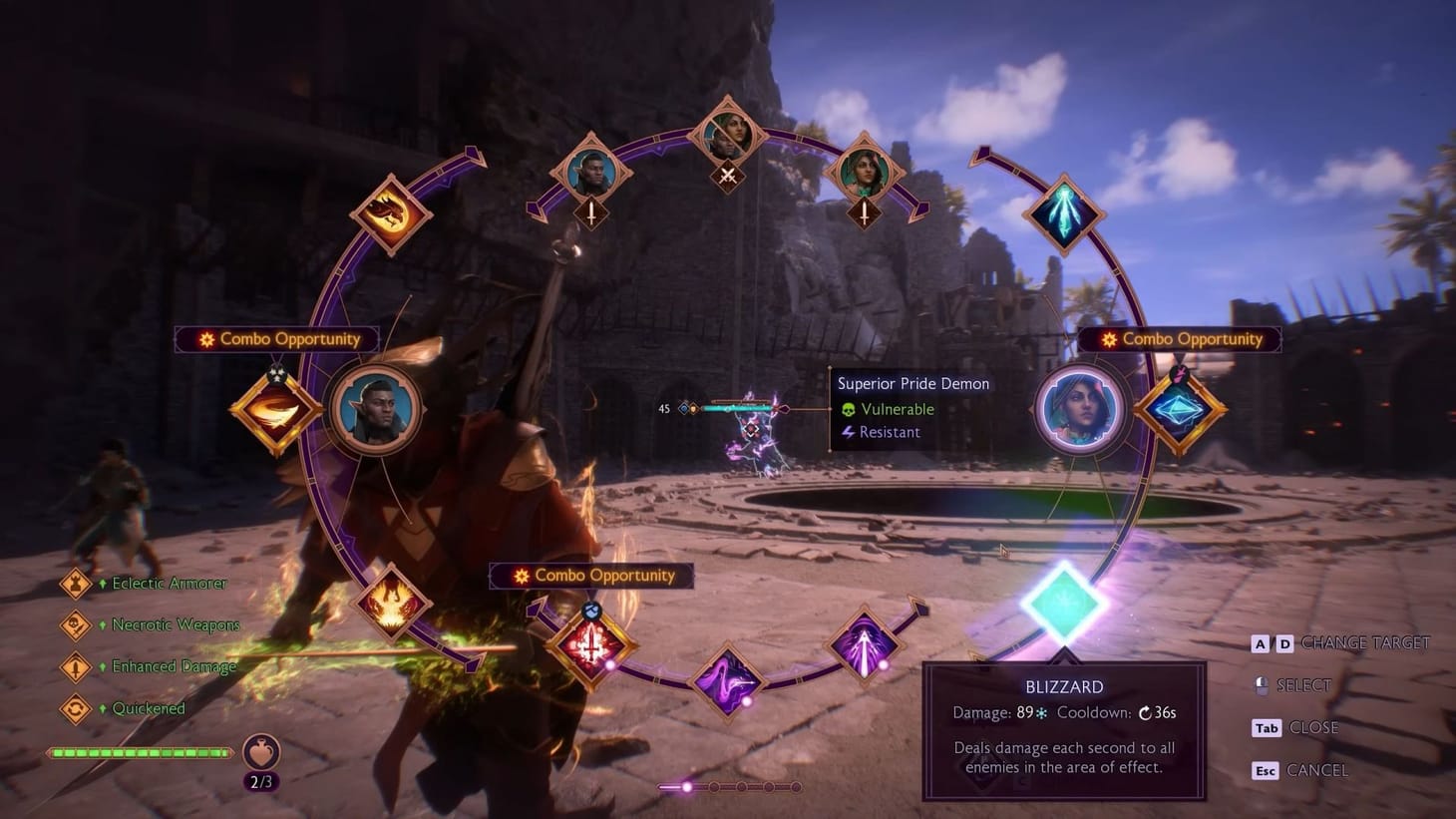Click the Enhanced Damage buff icon

coord(78,666)
